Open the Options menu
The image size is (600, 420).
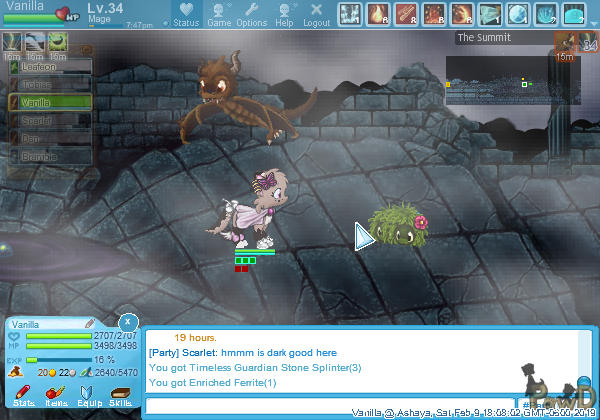pyautogui.click(x=251, y=15)
